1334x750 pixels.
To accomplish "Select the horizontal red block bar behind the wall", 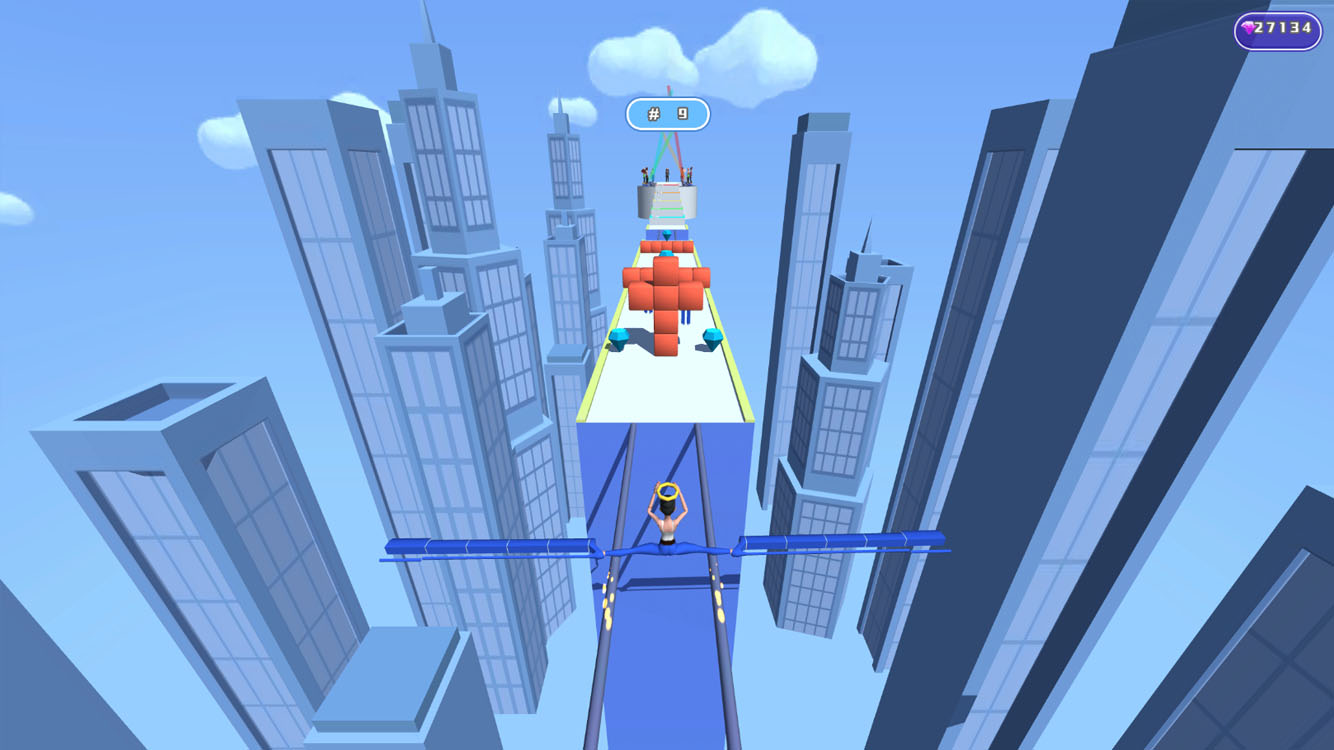I will click(x=667, y=245).
